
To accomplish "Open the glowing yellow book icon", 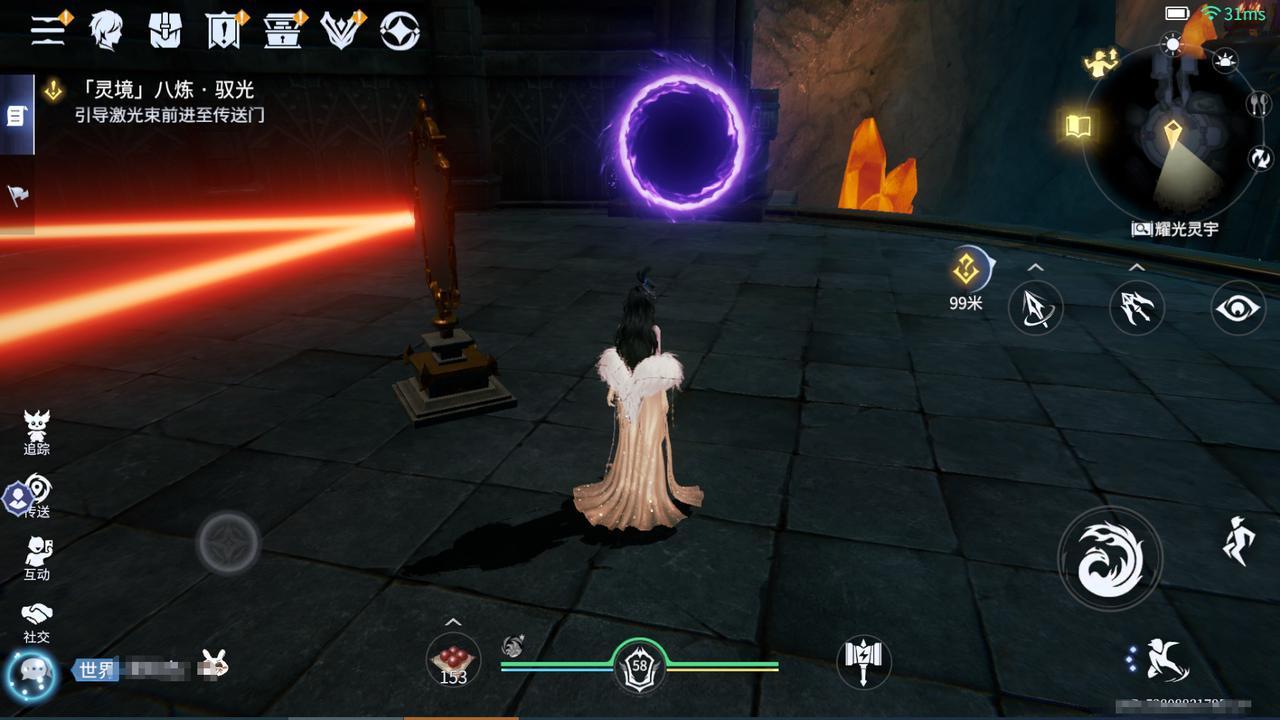I will [1078, 126].
